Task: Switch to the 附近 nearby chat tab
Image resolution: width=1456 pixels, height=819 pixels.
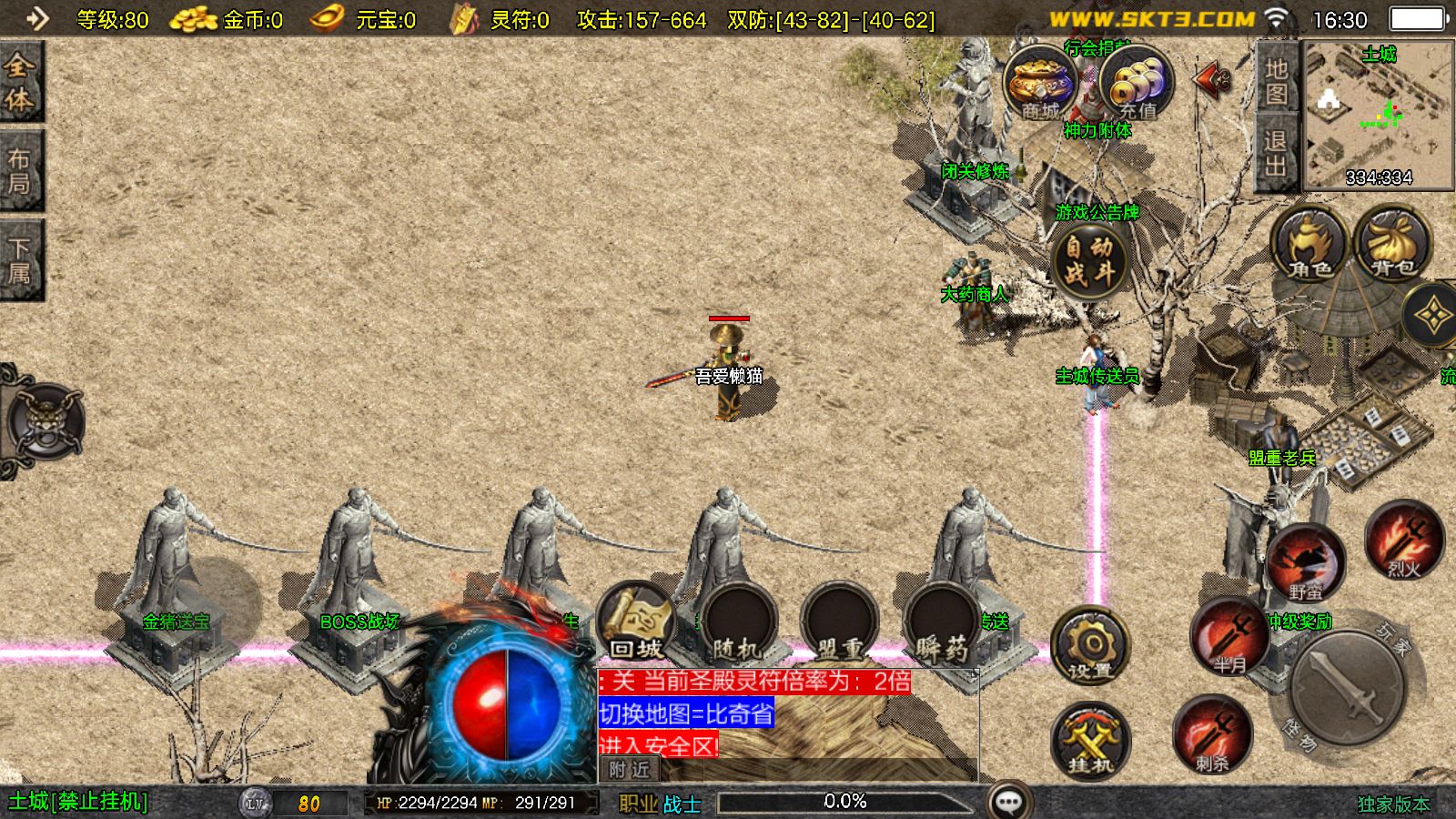Action: click(x=630, y=770)
